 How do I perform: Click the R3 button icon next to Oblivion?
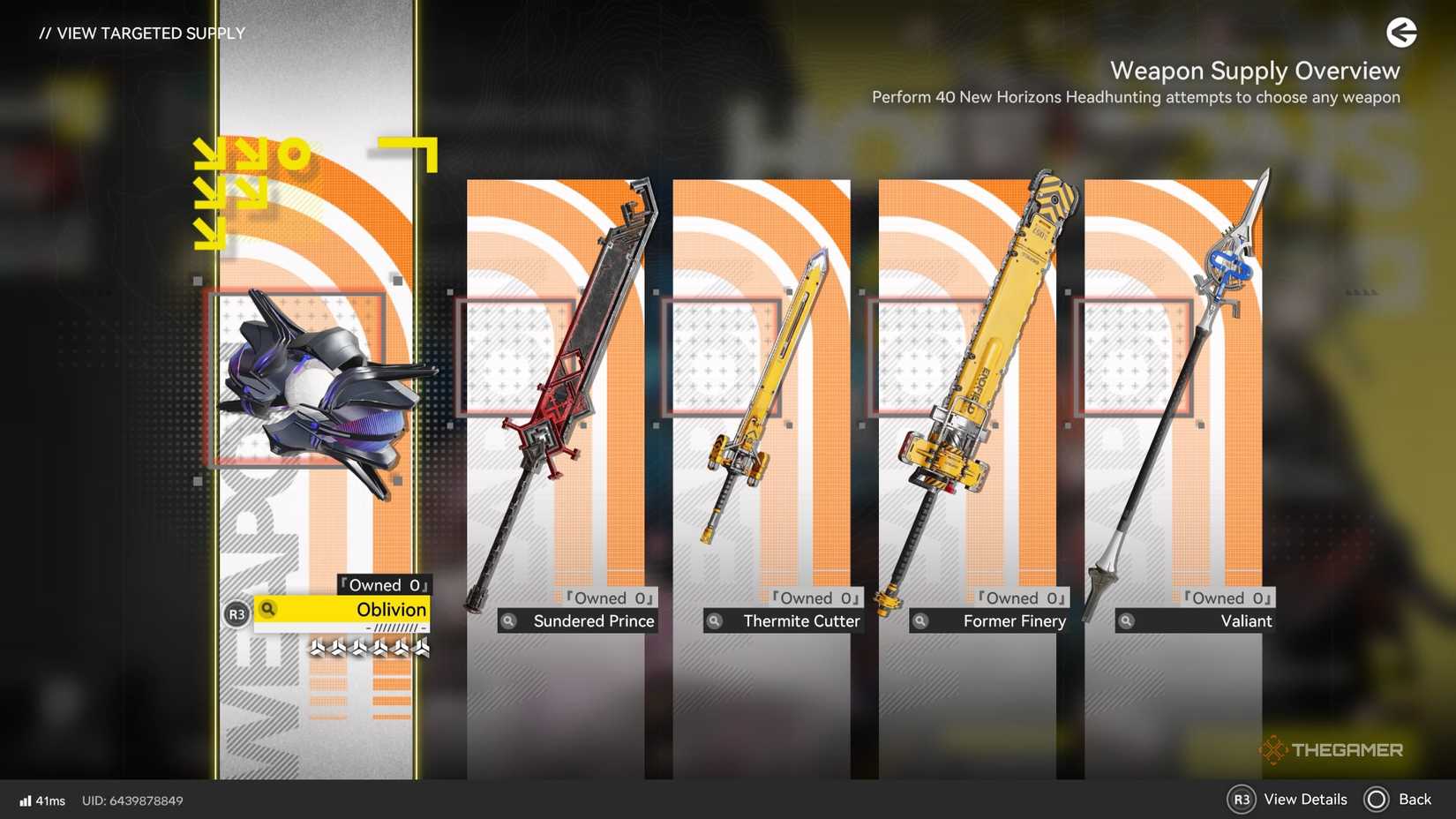235,611
